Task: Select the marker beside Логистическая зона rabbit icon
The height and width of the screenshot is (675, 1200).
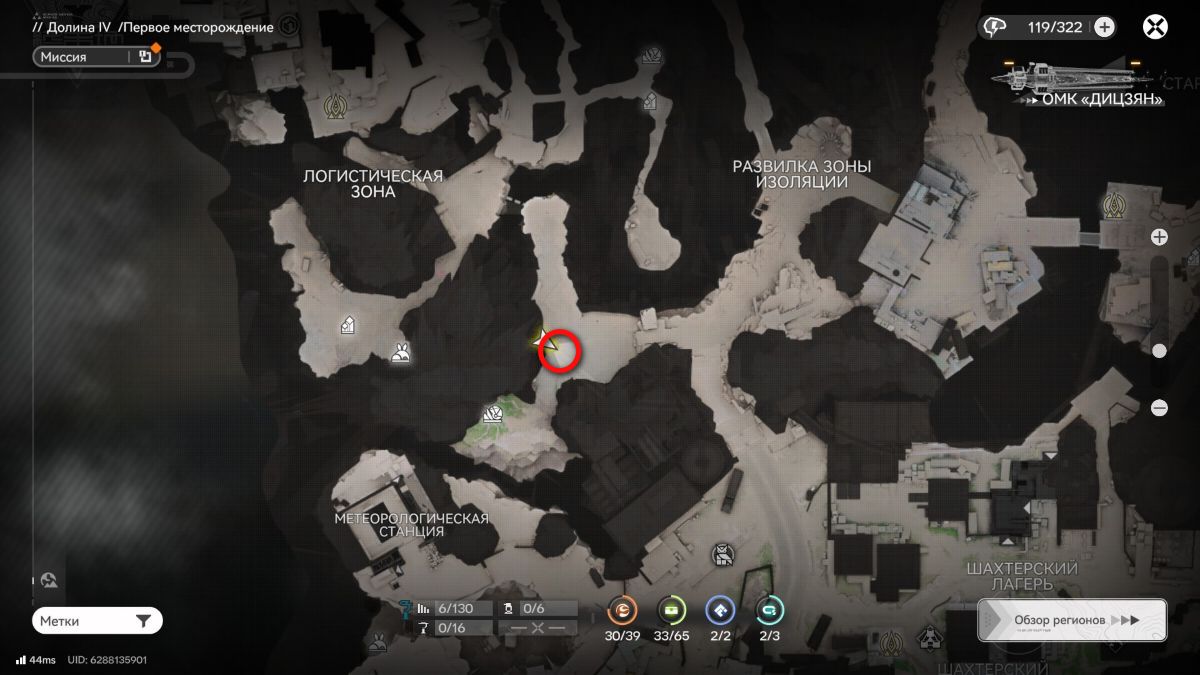Action: (x=348, y=324)
